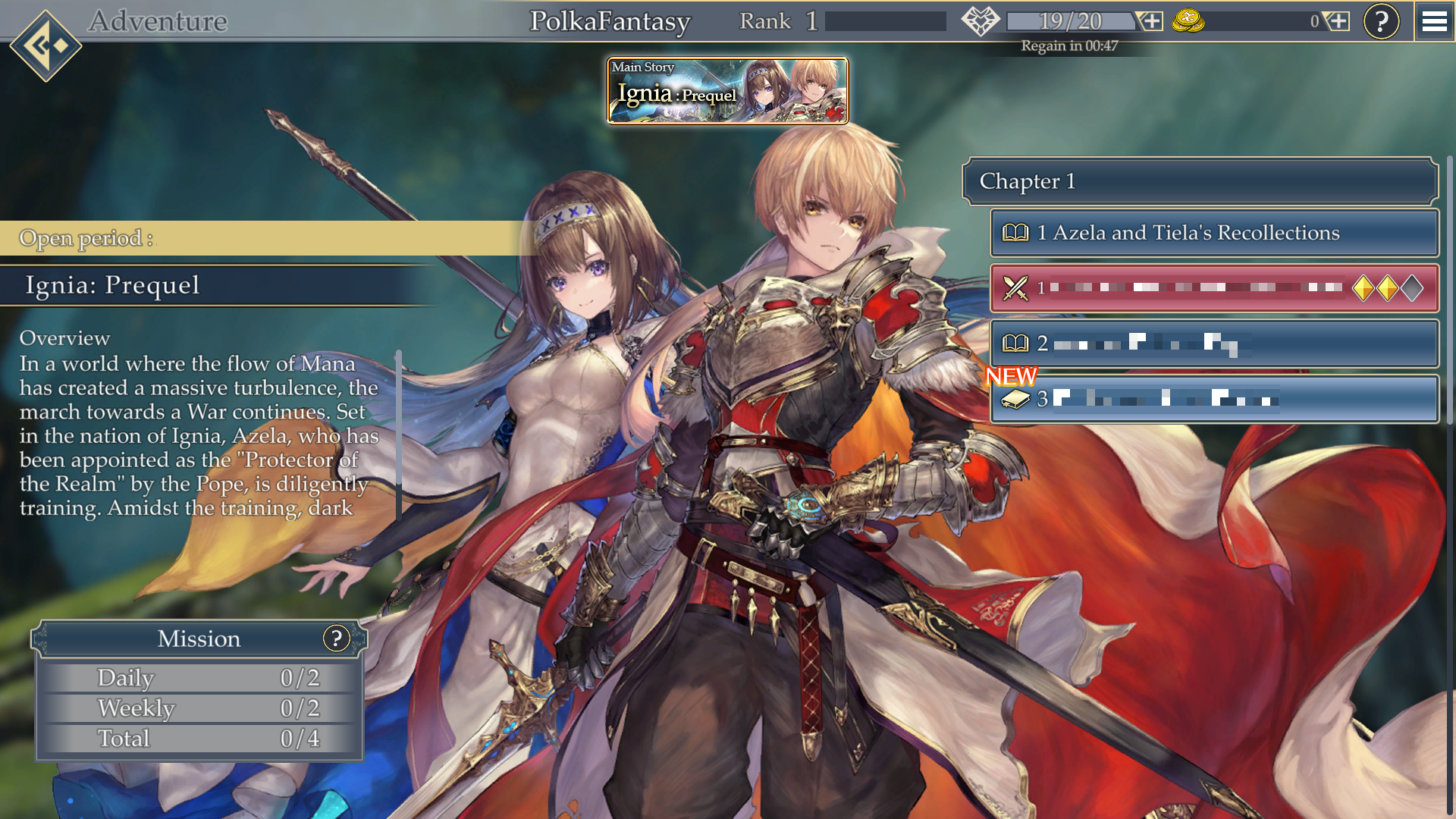Open the hamburger menu
Image resolution: width=1456 pixels, height=819 pixels.
[x=1434, y=21]
